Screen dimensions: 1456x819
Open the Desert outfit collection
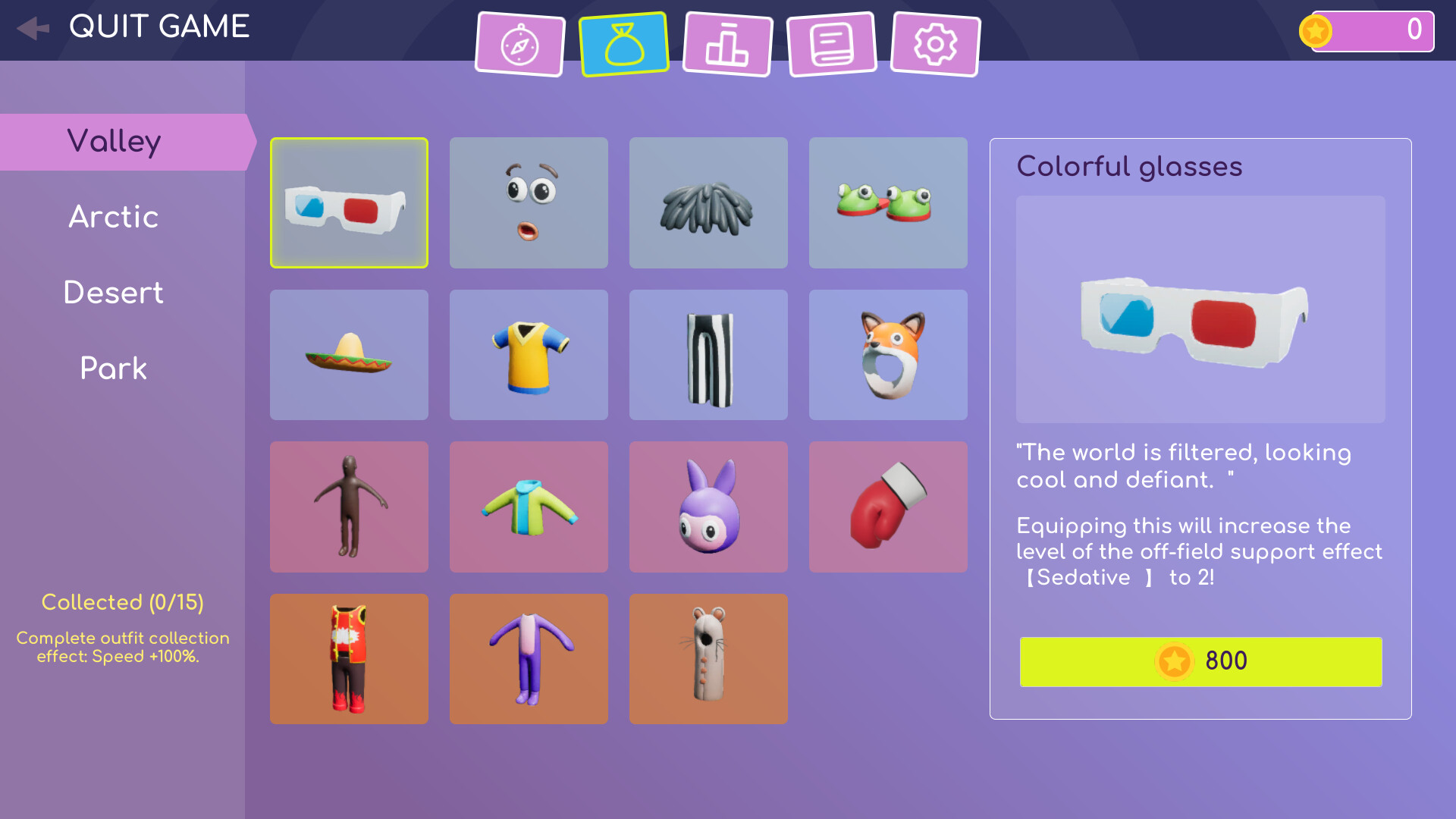pyautogui.click(x=114, y=293)
